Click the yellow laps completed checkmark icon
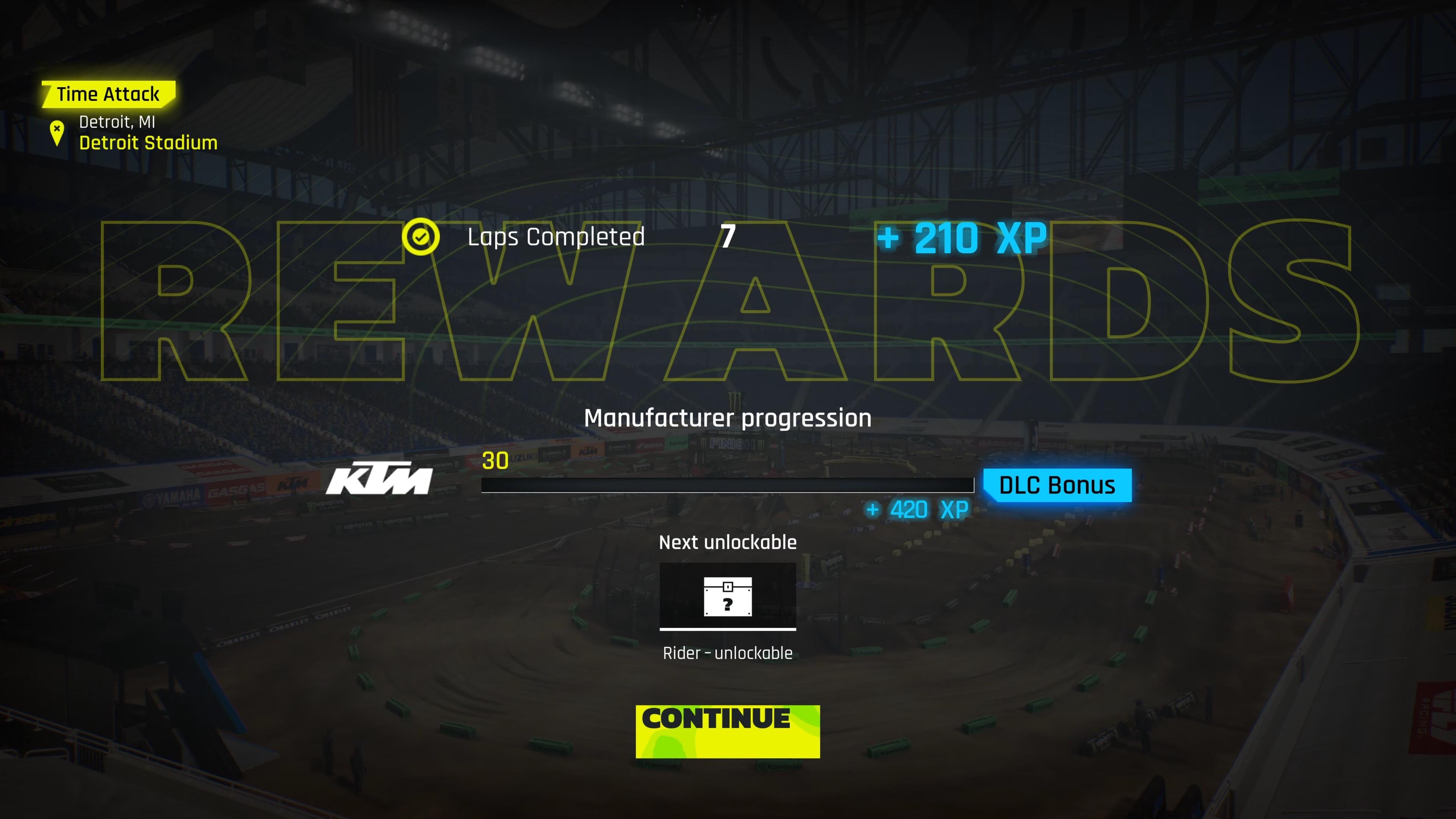The image size is (1456, 819). (x=420, y=237)
